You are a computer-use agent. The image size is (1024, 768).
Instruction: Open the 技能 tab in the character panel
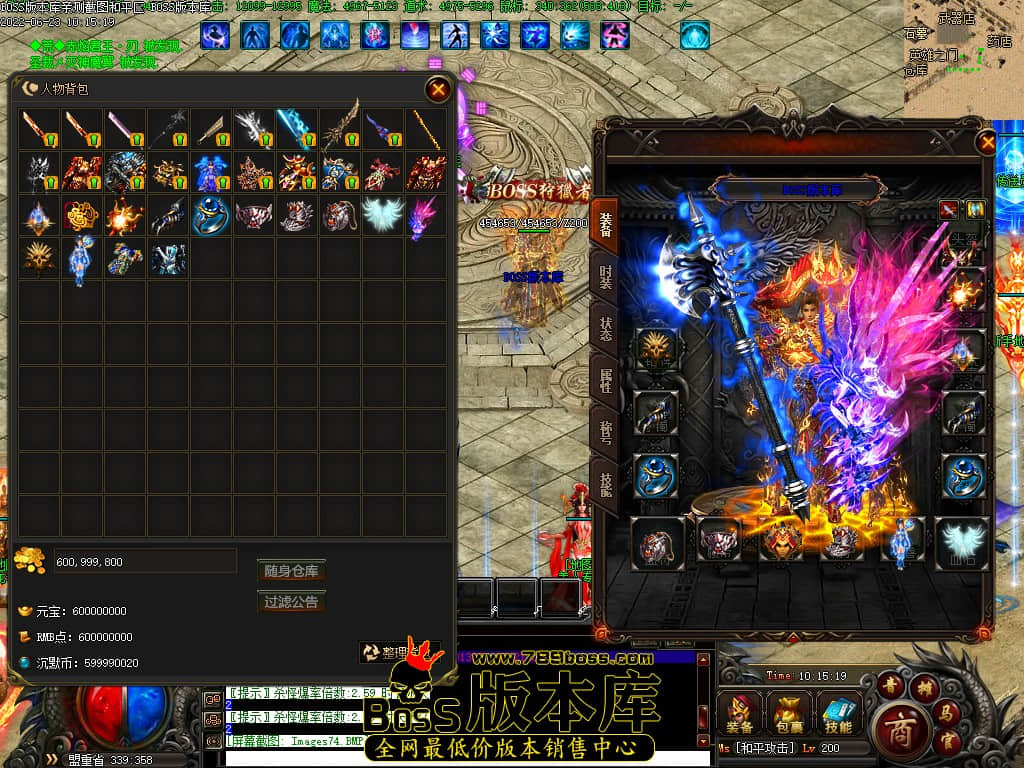coord(606,484)
